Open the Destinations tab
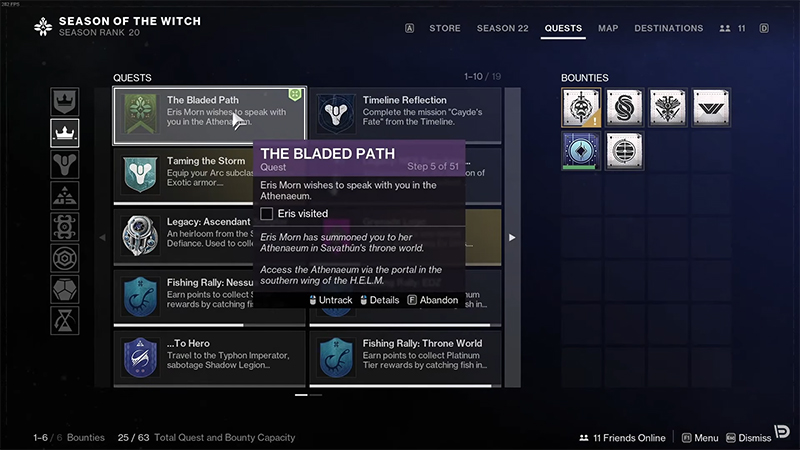The width and height of the screenshot is (800, 450). (668, 28)
